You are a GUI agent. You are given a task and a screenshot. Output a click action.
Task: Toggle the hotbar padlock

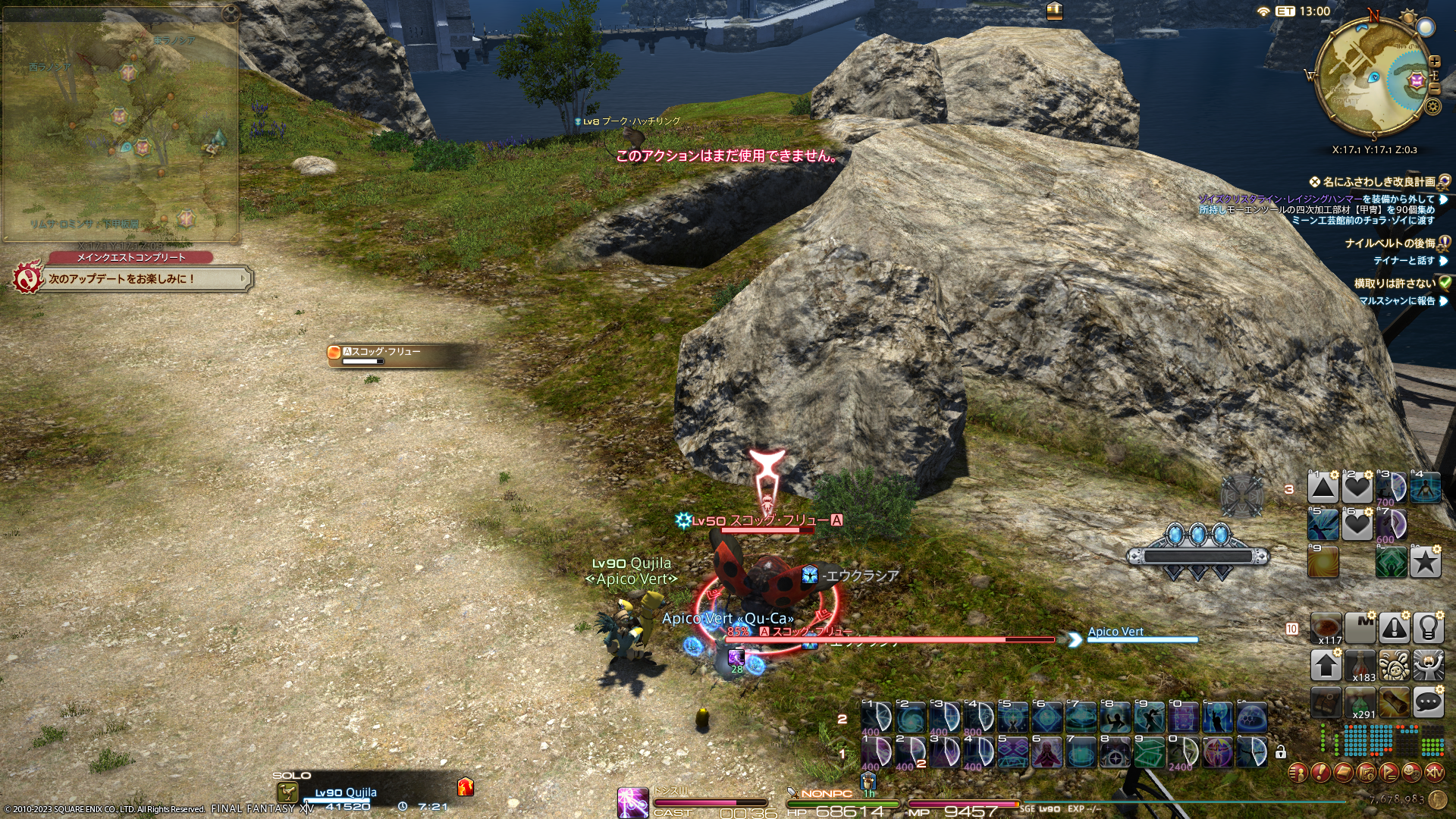tap(1281, 752)
